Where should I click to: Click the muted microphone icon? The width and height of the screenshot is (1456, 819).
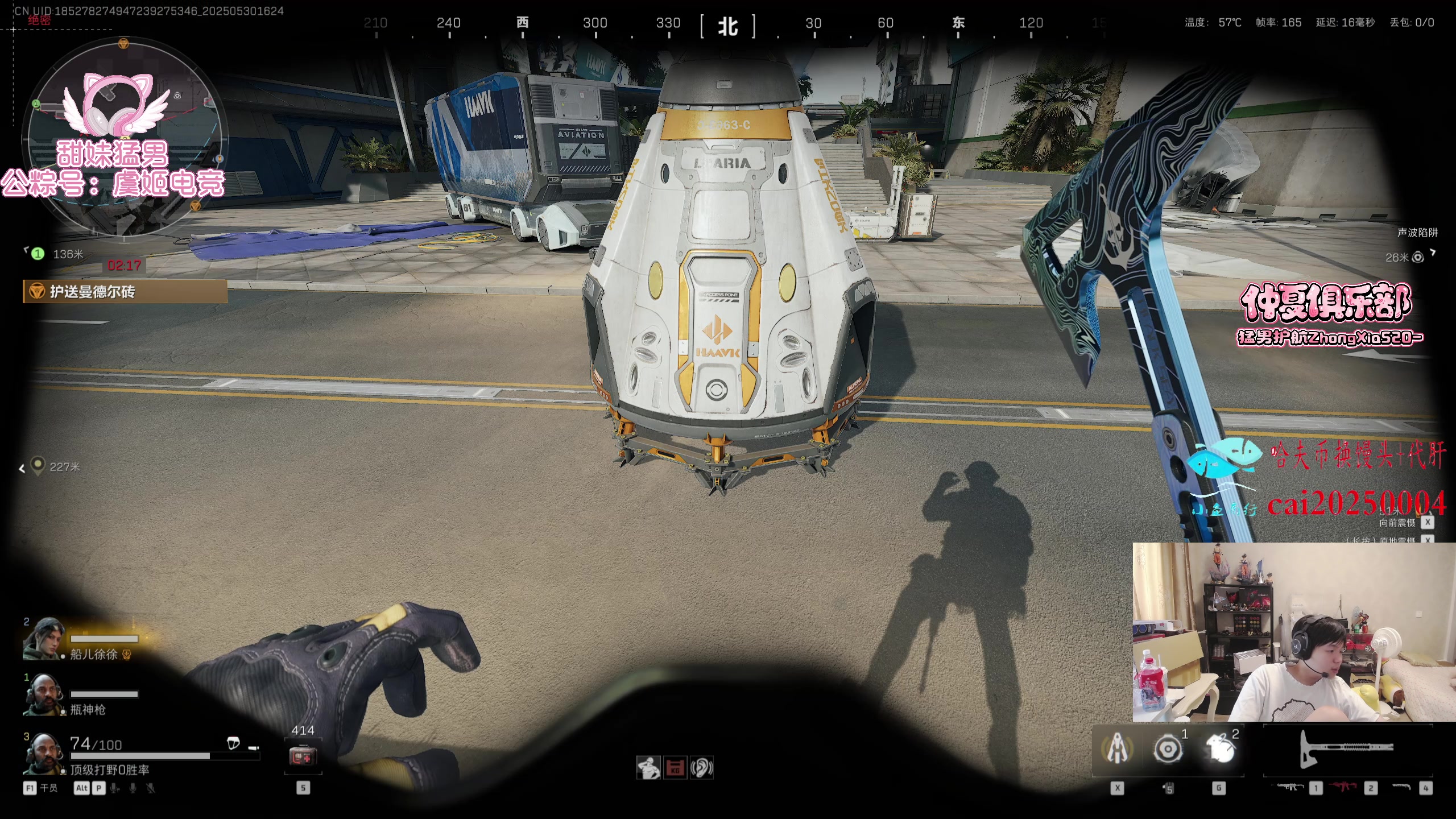pos(151,788)
